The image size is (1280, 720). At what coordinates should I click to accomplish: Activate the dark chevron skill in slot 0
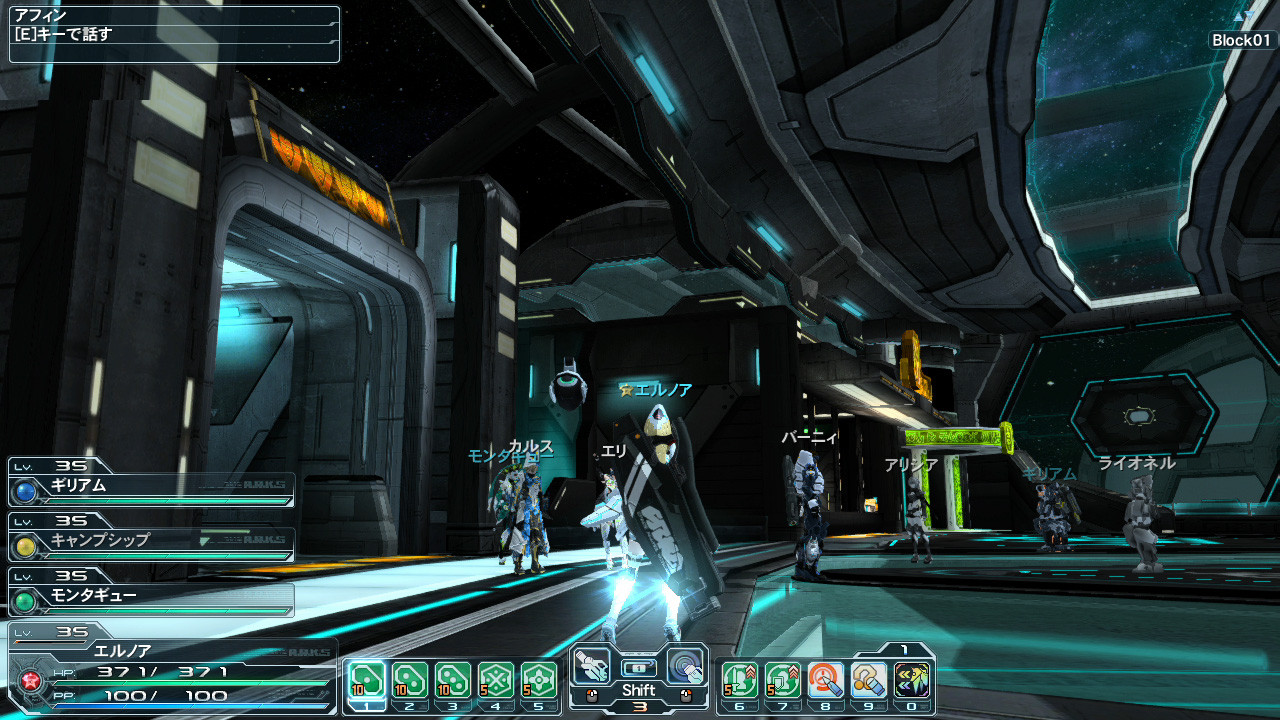(x=912, y=680)
